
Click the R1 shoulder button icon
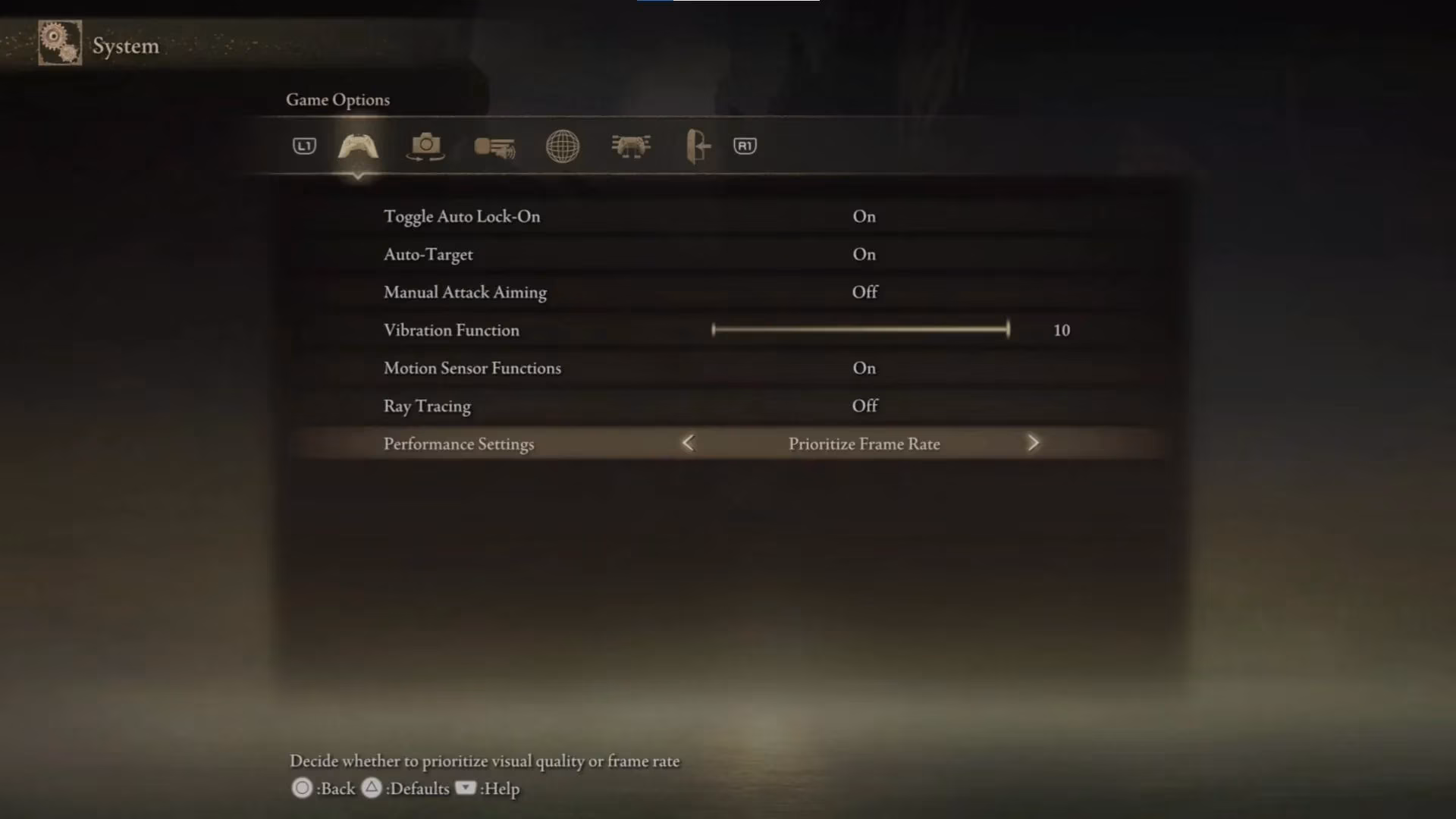[x=745, y=146]
